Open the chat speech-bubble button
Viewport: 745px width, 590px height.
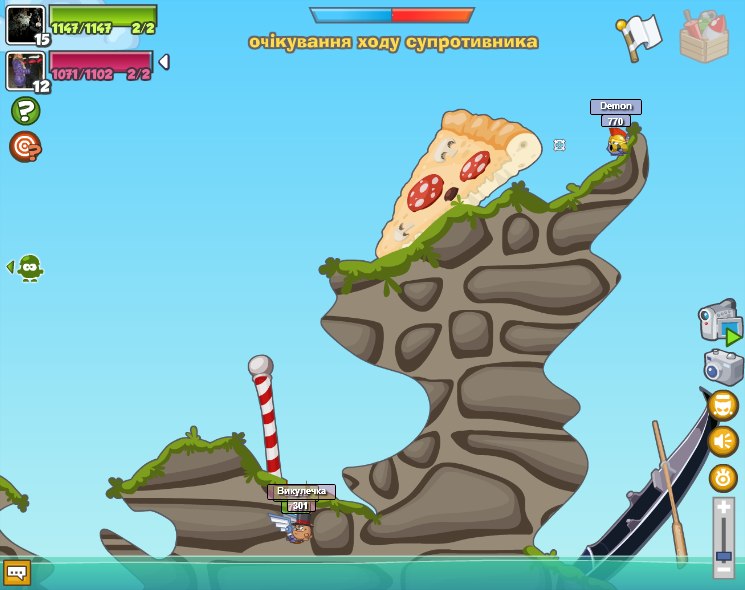(x=17, y=572)
